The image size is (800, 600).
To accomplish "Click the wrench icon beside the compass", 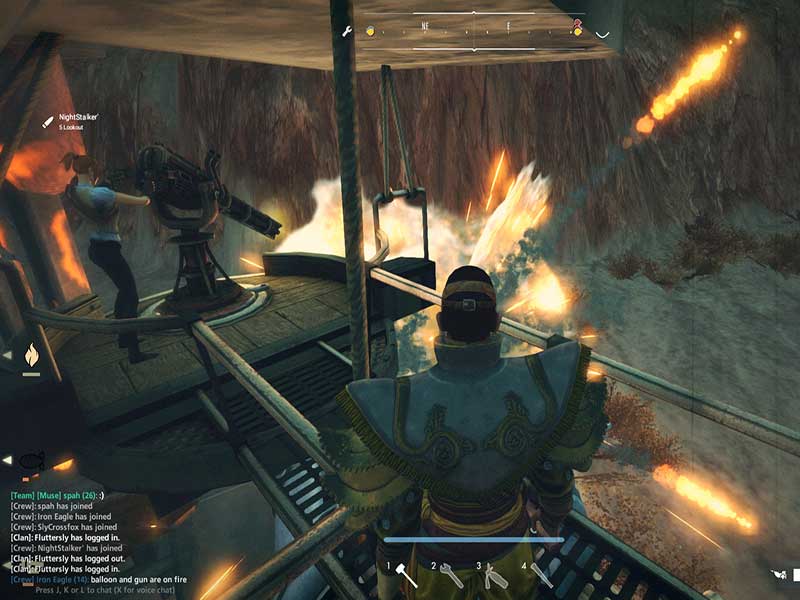I will (347, 31).
